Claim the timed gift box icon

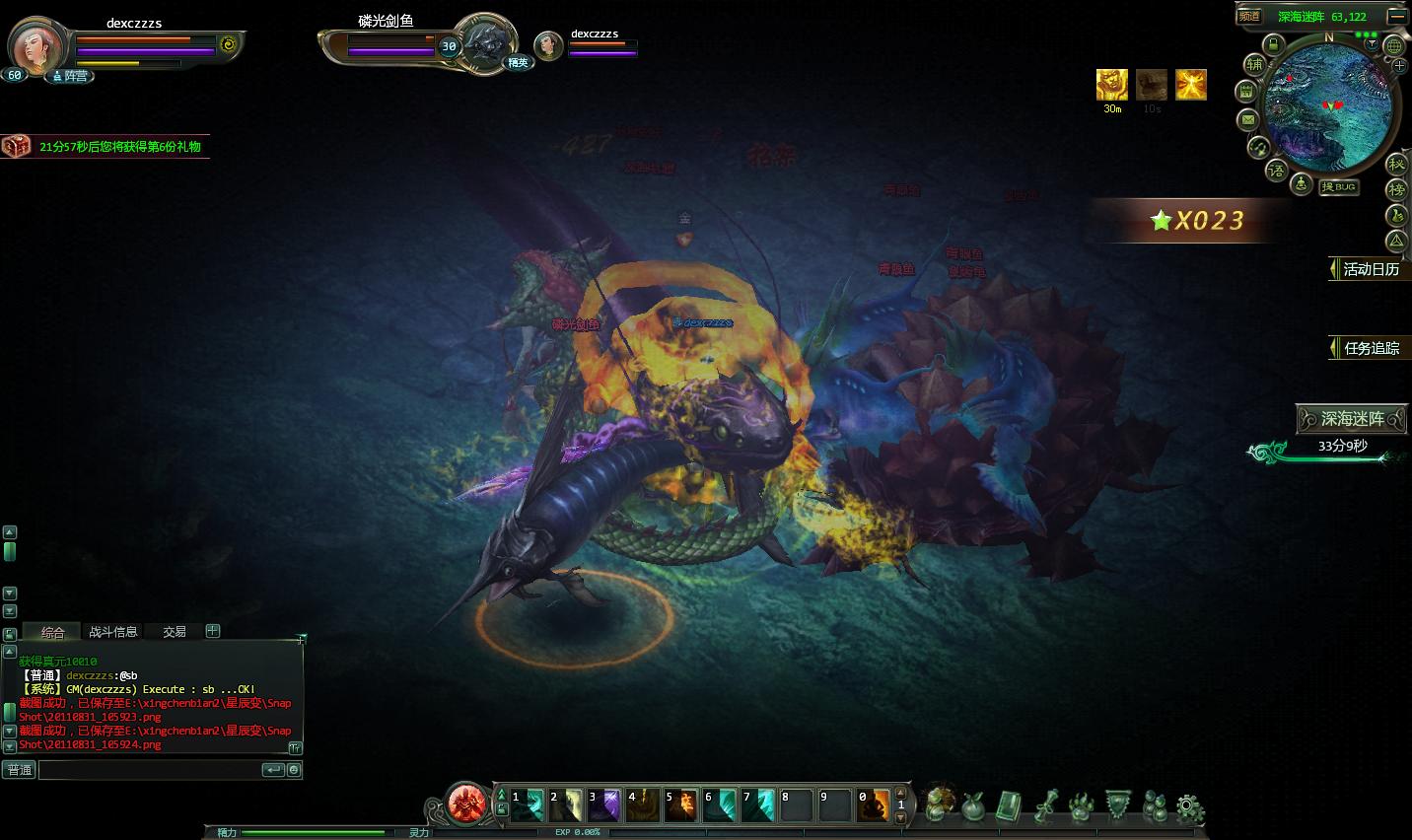(x=15, y=146)
